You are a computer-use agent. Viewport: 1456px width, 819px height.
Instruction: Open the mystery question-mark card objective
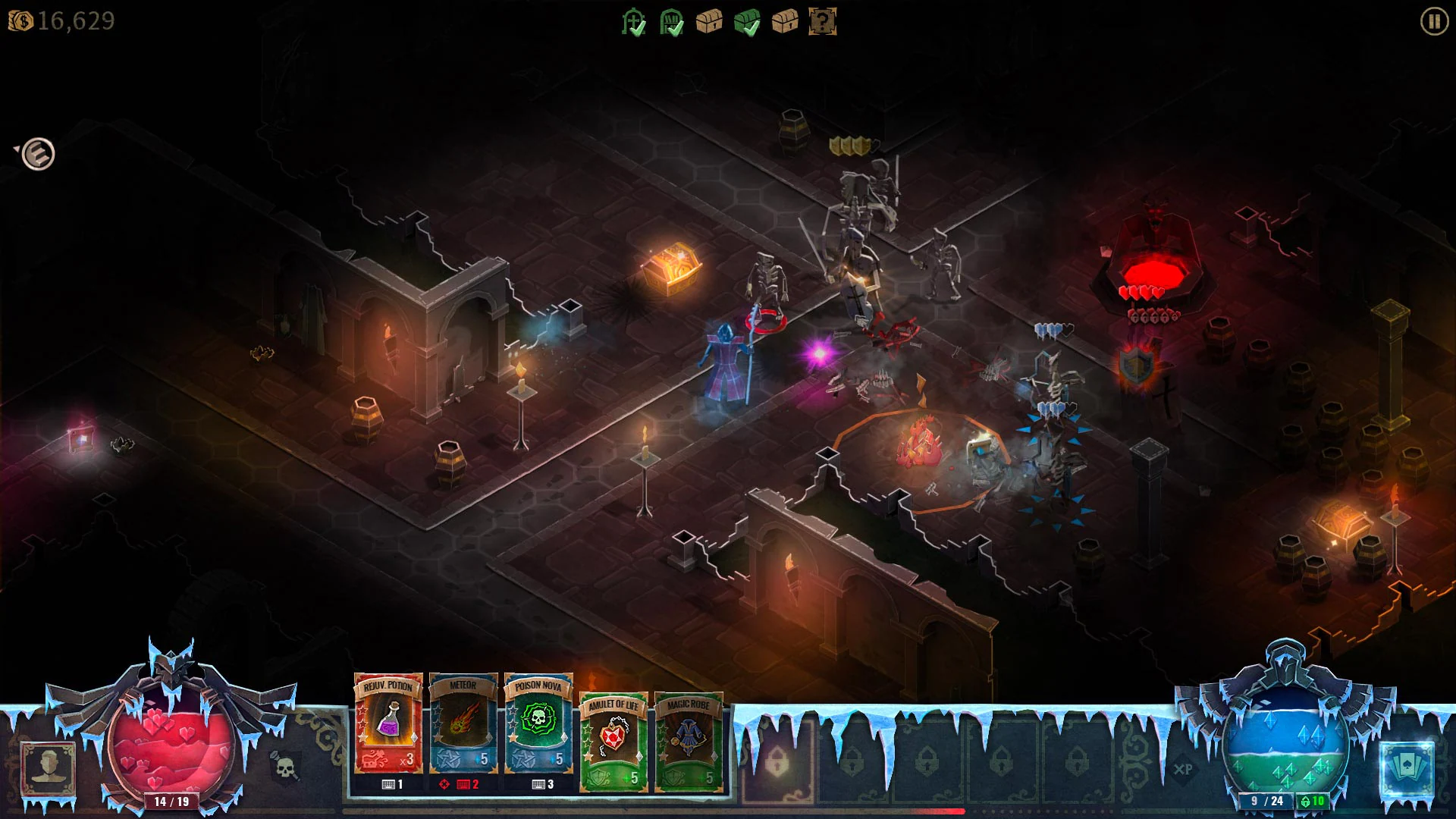pos(823,21)
